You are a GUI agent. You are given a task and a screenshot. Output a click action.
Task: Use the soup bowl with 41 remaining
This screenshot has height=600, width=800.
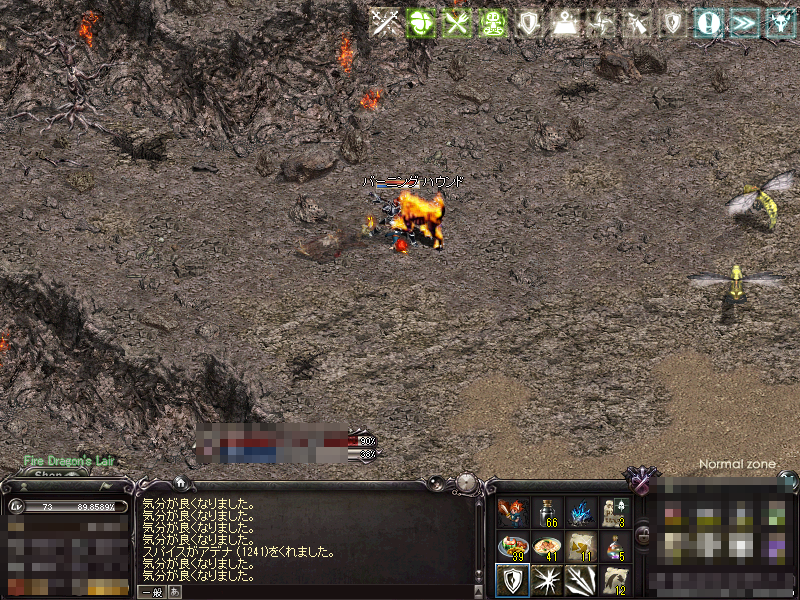pos(546,546)
